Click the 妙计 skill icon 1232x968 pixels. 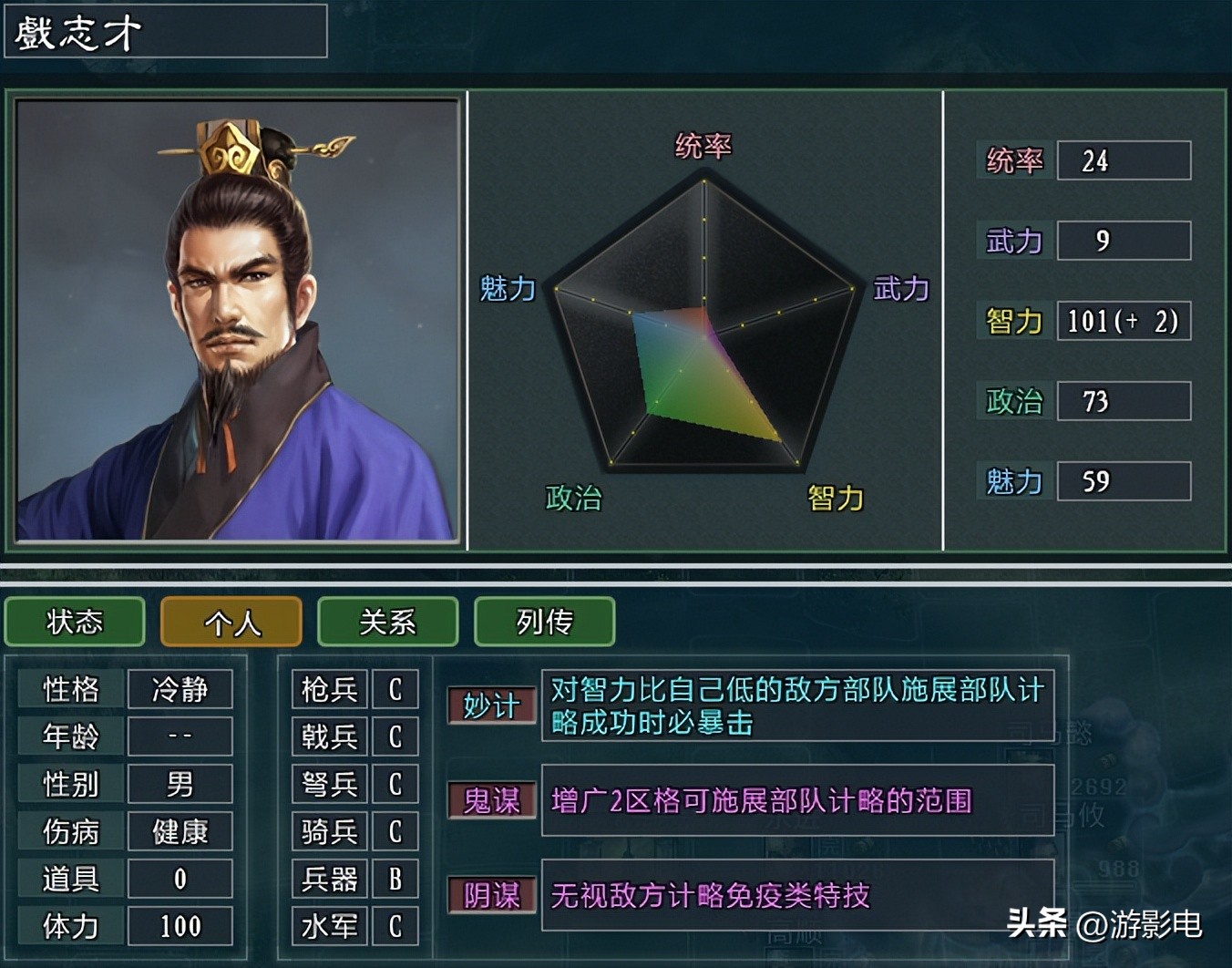490,704
